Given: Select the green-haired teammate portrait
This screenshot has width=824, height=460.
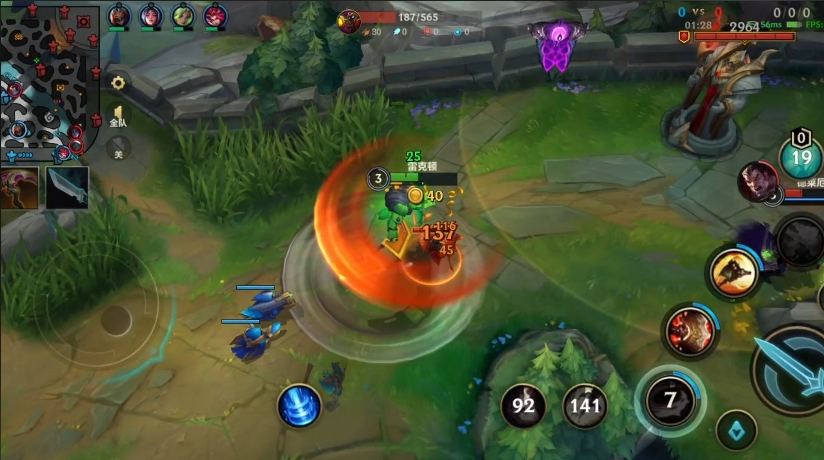Looking at the screenshot, I should (183, 15).
